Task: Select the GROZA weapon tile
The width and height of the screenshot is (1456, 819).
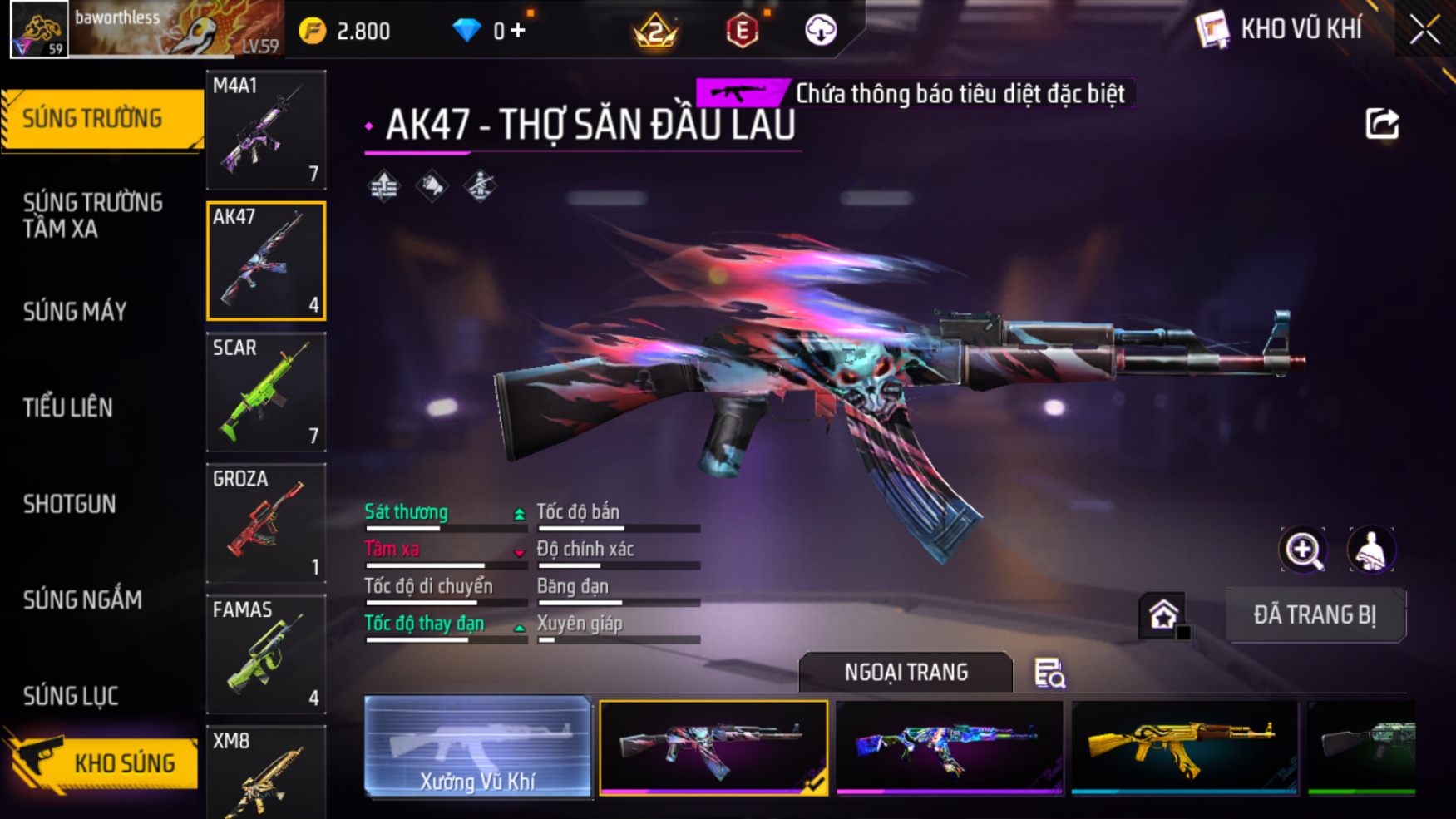Action: click(266, 523)
